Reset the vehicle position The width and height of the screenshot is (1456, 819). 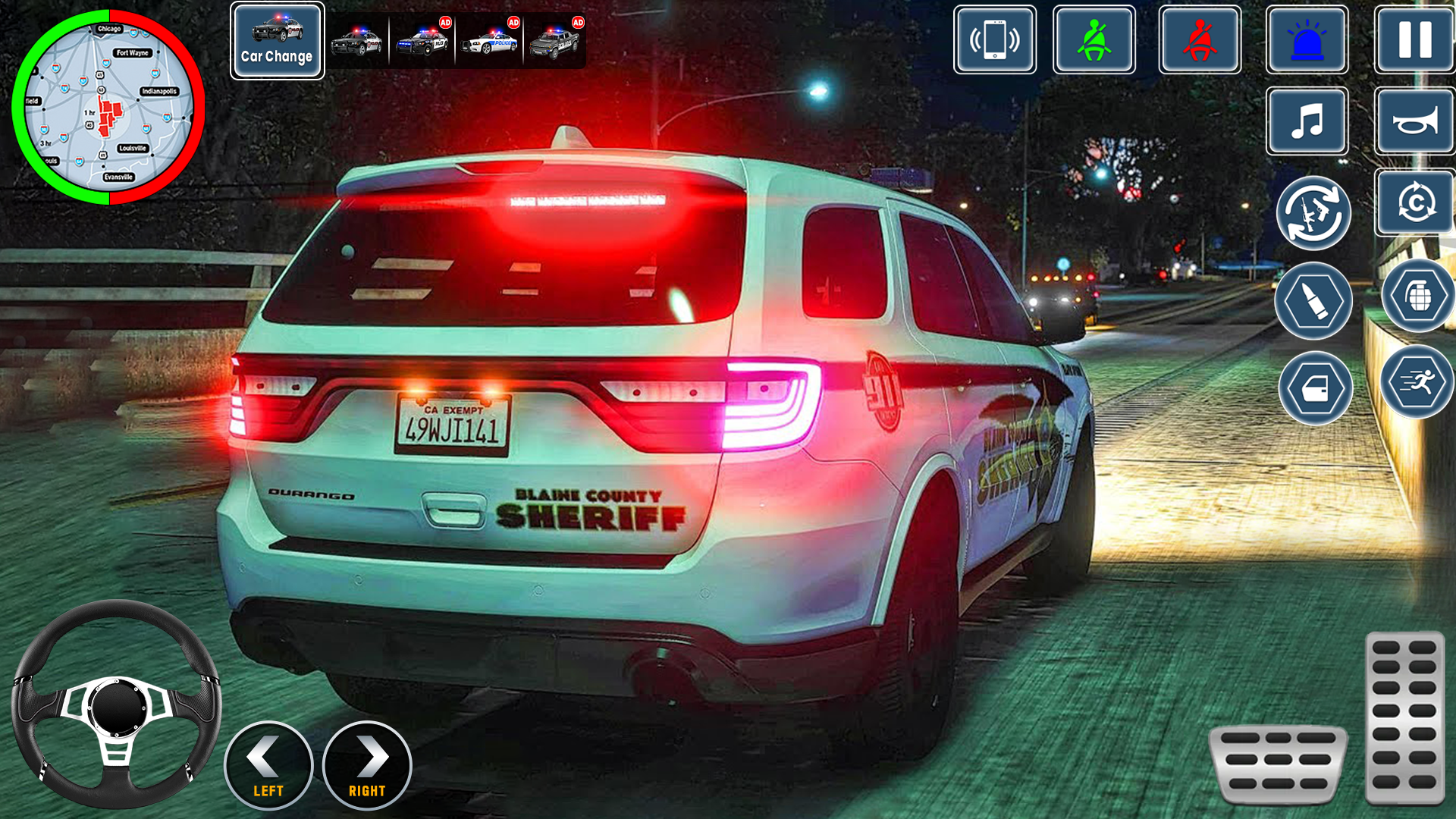point(1412,214)
